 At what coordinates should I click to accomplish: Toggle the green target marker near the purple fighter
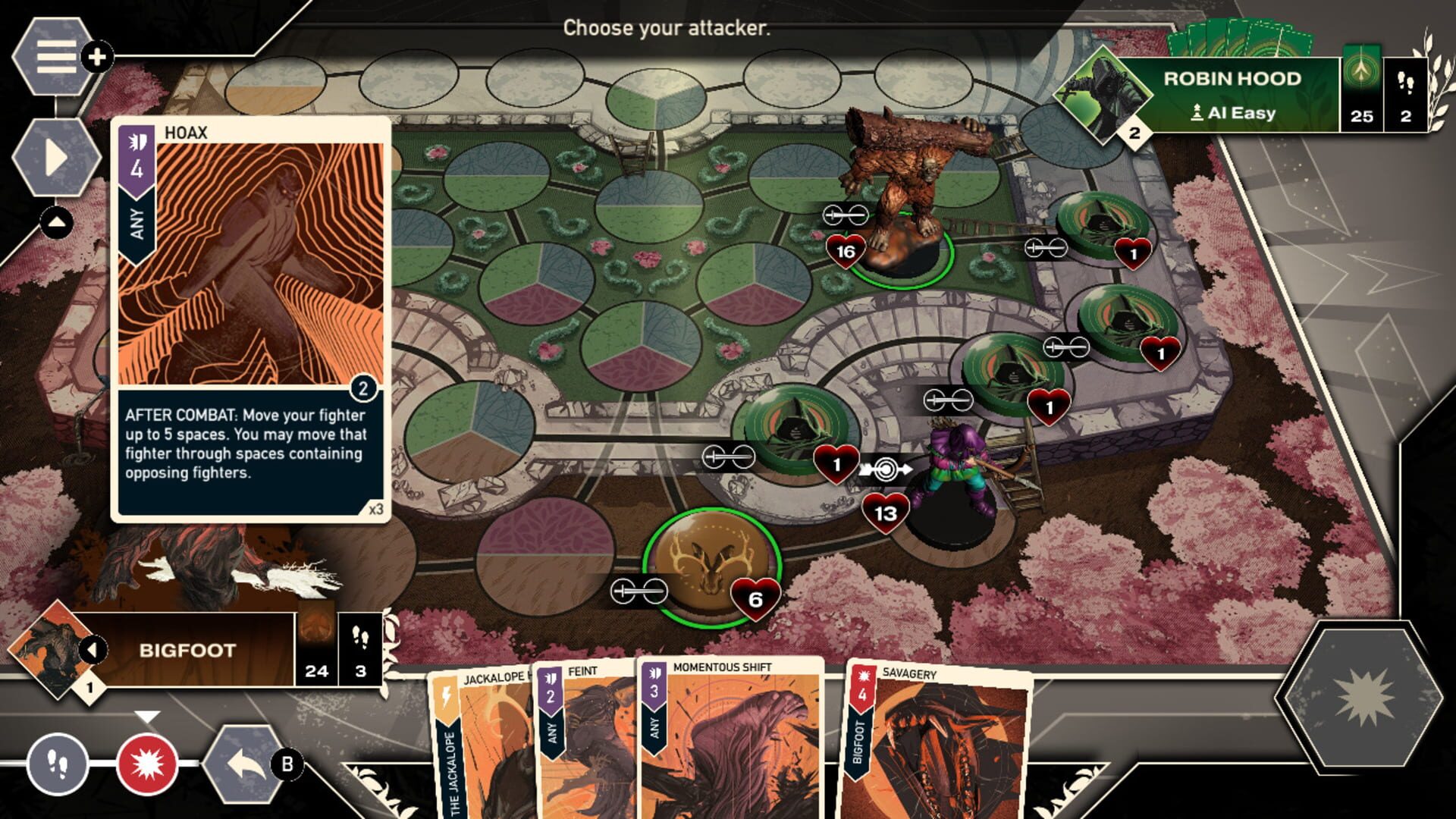pyautogui.click(x=886, y=468)
